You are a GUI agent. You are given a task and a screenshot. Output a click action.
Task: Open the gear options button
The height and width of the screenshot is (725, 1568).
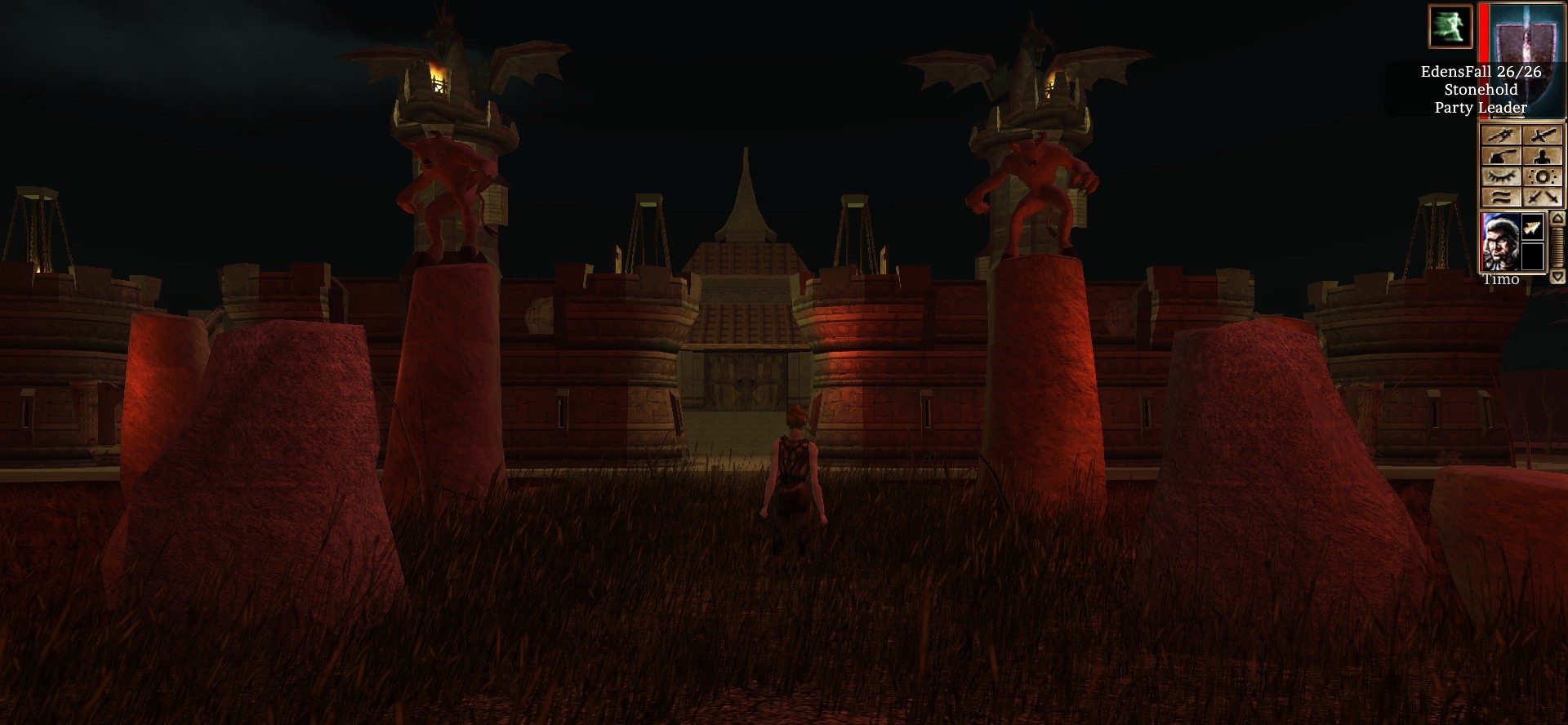(1543, 176)
